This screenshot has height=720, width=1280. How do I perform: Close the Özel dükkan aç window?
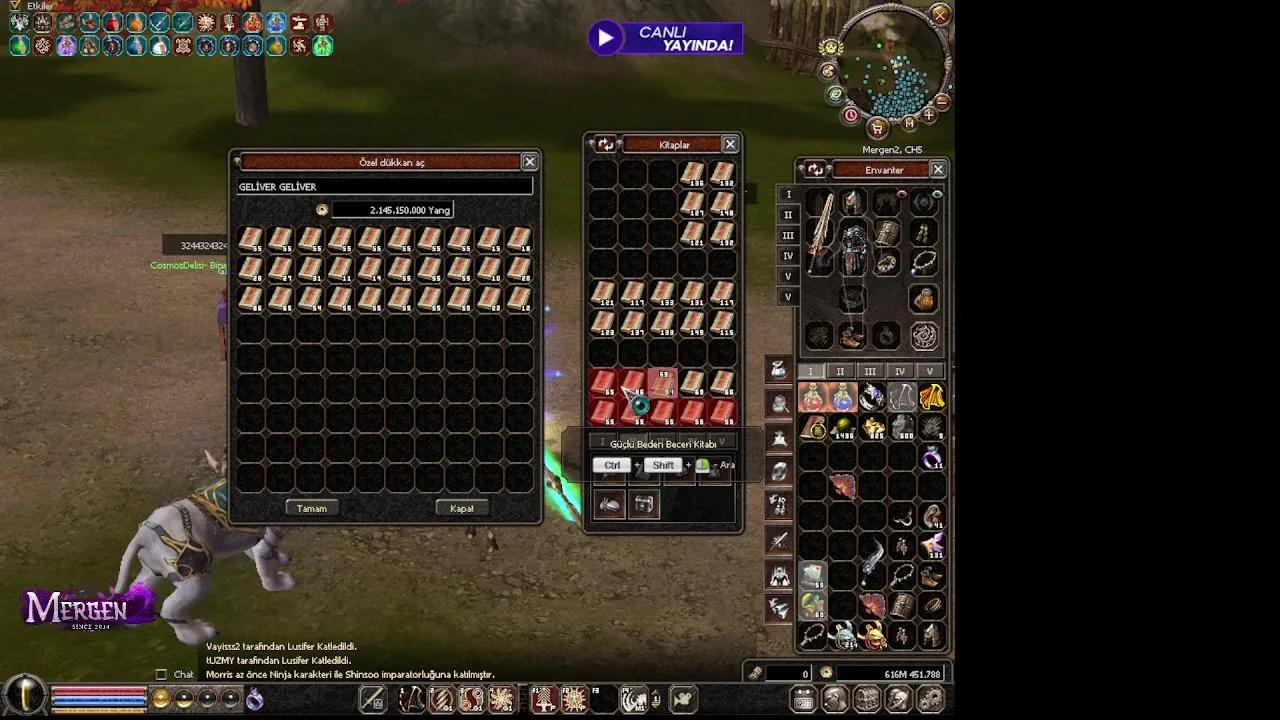(529, 162)
